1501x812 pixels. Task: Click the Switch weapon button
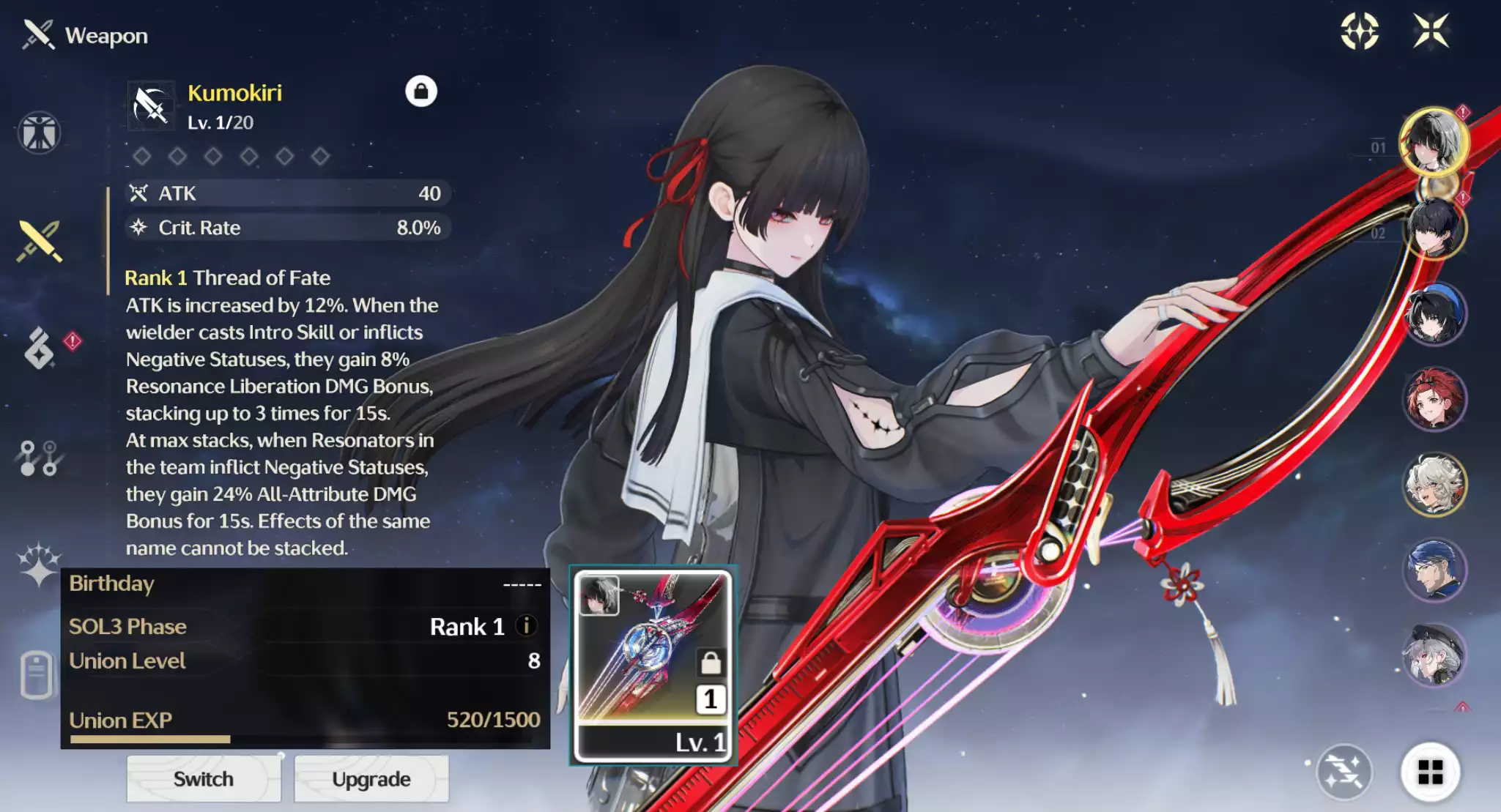pyautogui.click(x=203, y=779)
